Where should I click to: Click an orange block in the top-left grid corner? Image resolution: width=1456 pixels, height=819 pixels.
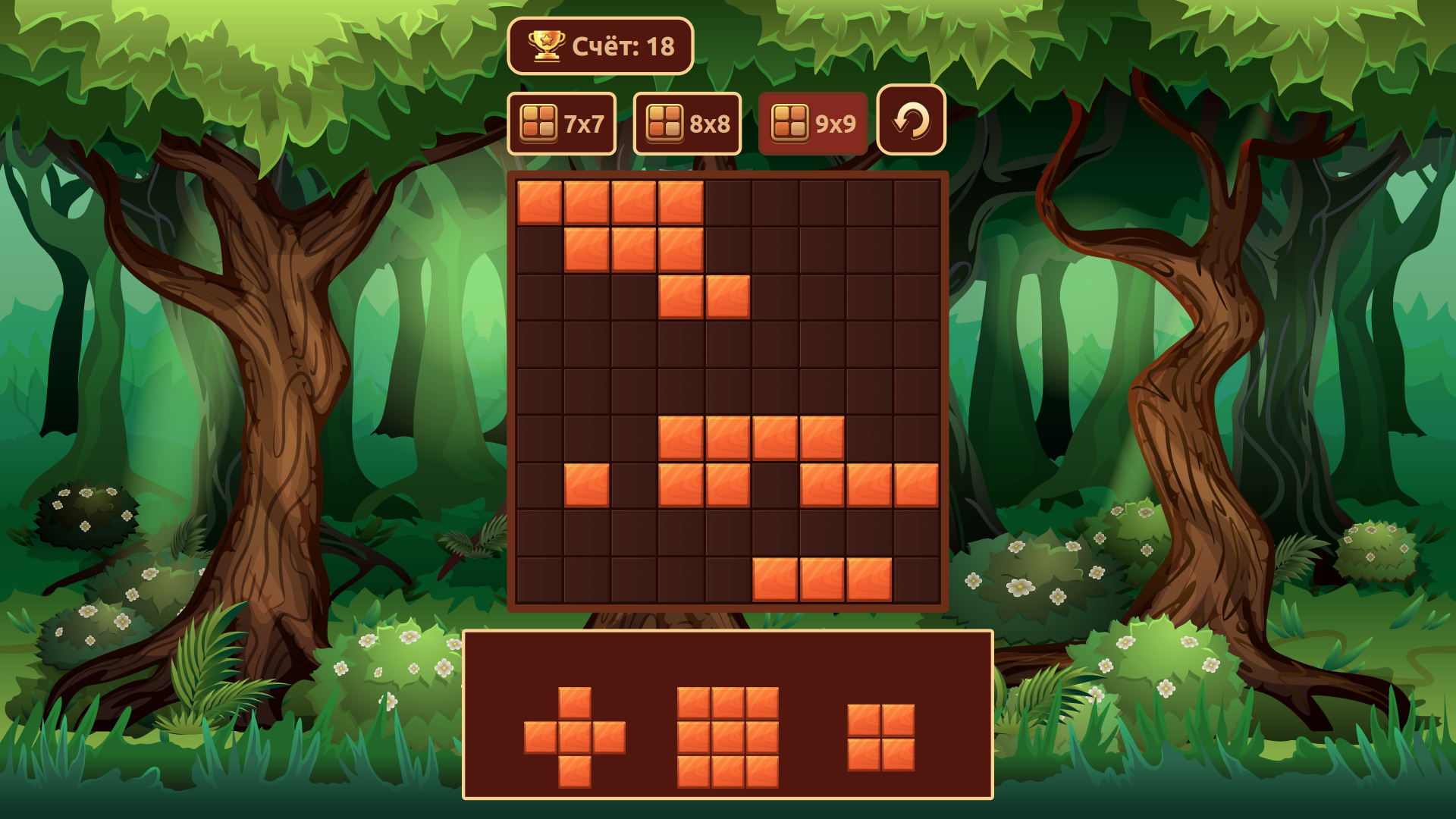[538, 201]
